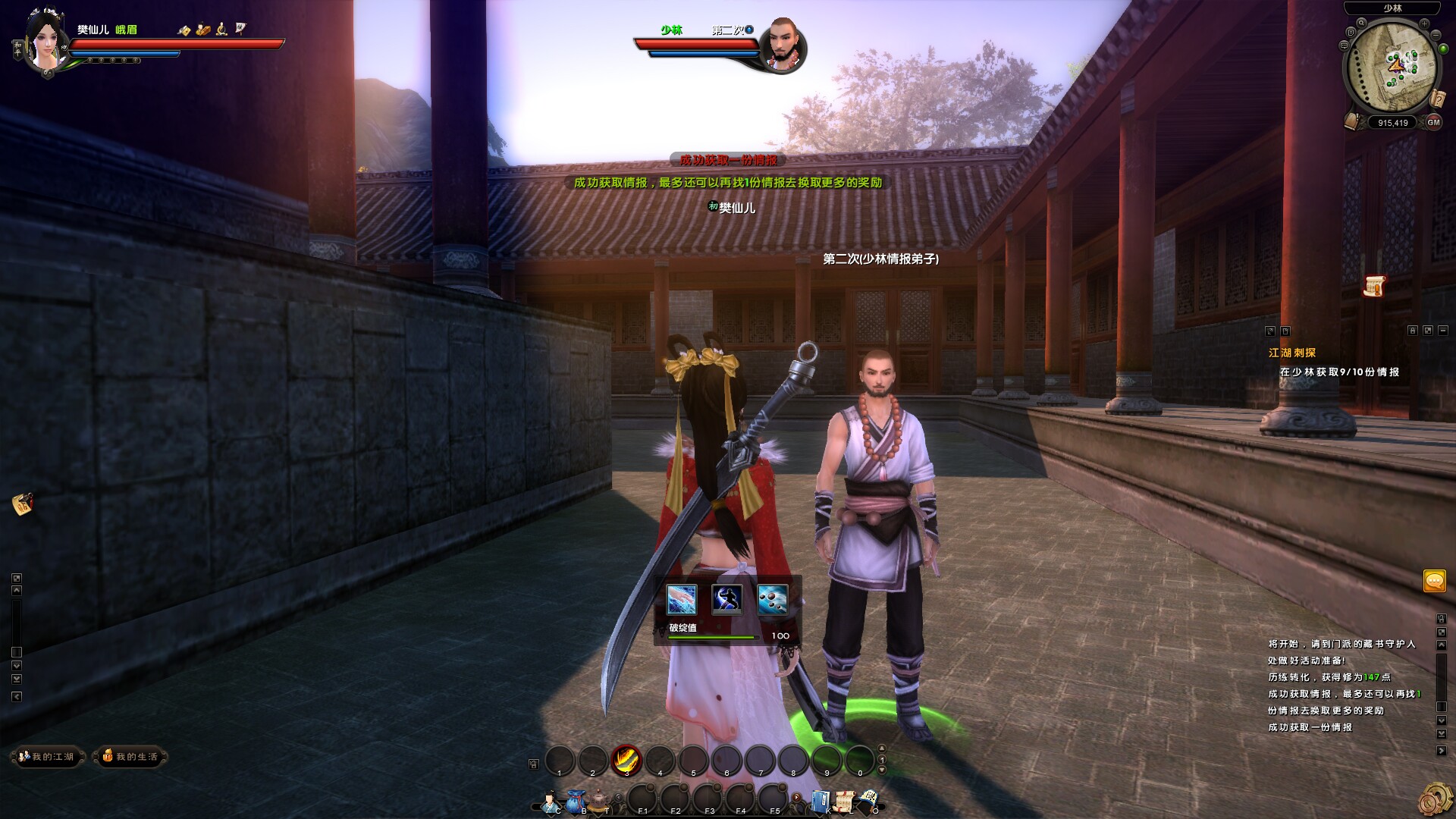The width and height of the screenshot is (1456, 819).
Task: Open the character panel icon
Action: point(551,802)
